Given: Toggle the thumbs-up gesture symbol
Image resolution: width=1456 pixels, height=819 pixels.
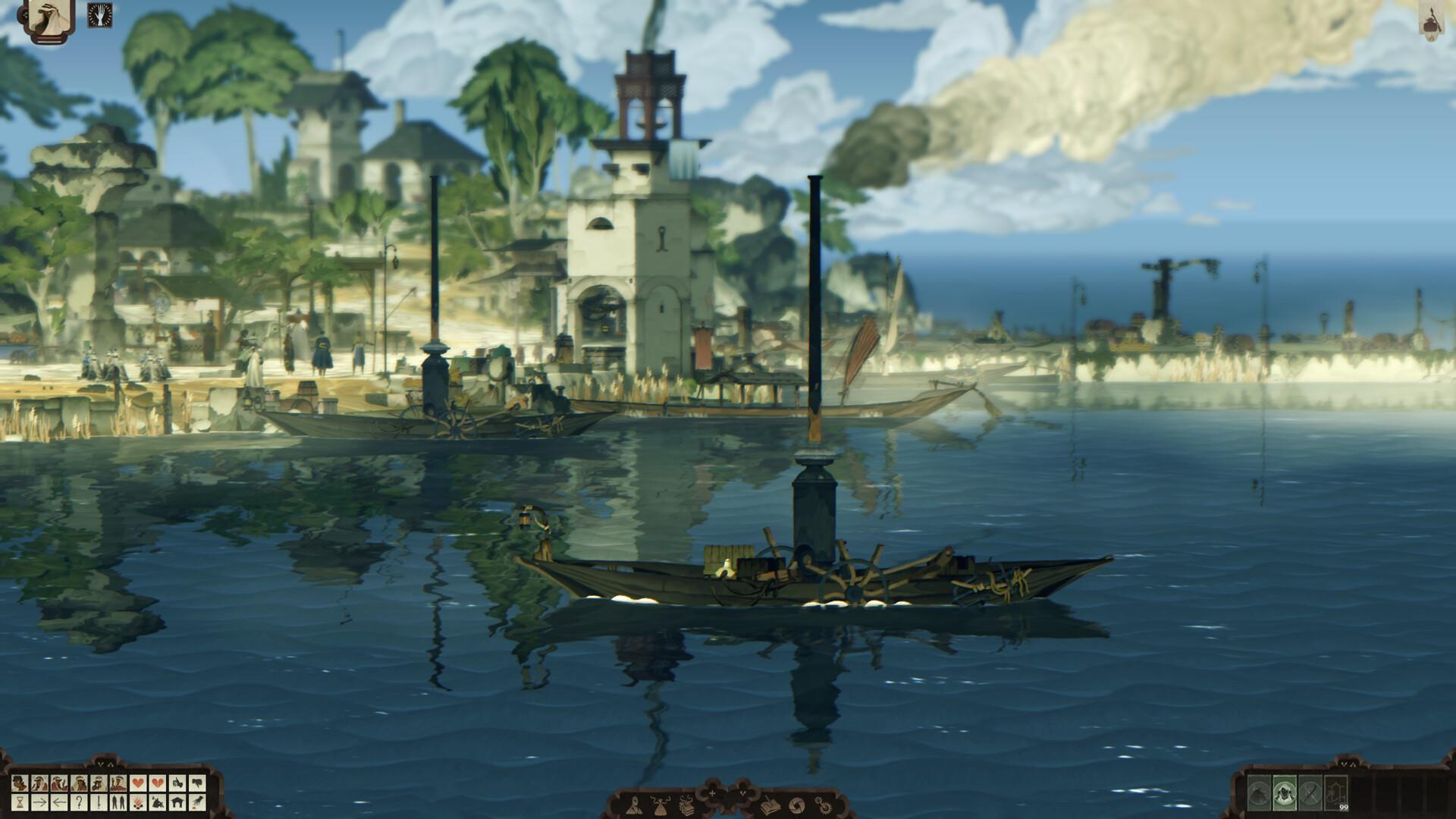Looking at the screenshot, I should click(x=177, y=782).
